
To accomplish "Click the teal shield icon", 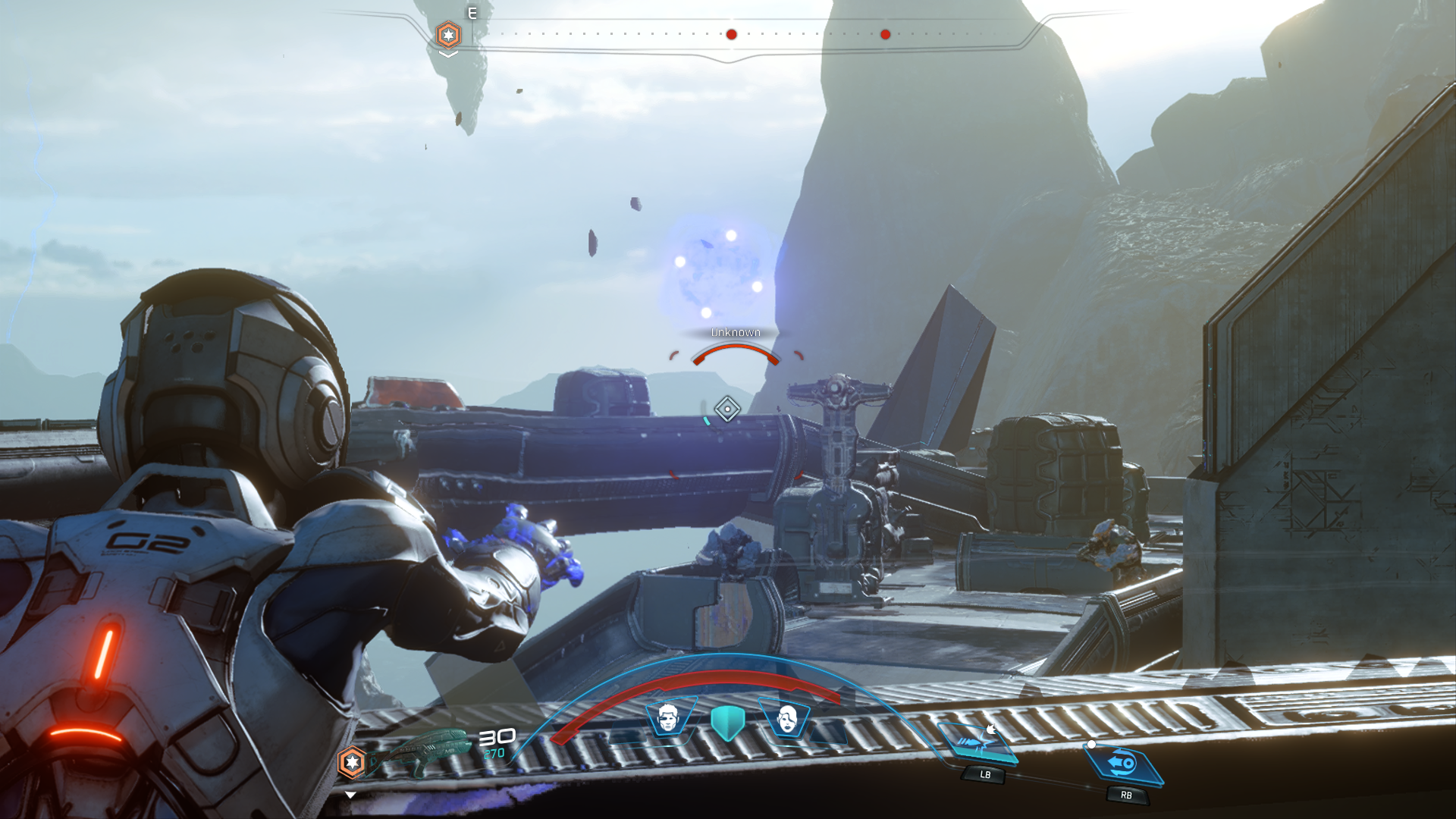I will coord(727,723).
